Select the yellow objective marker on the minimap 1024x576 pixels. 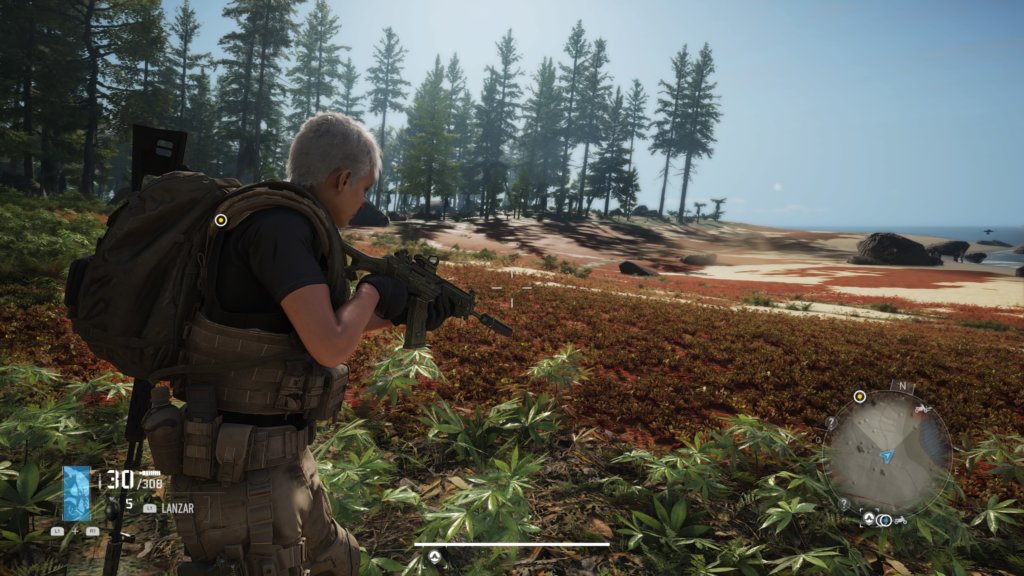859,397
